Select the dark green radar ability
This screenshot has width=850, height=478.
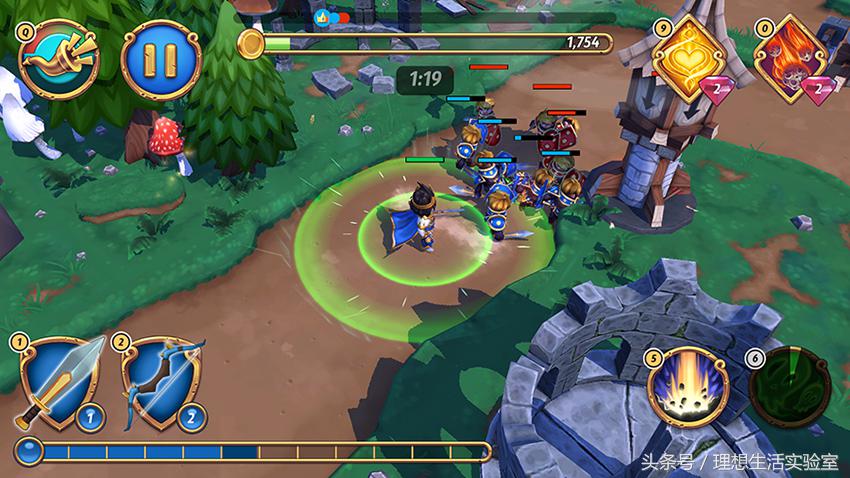click(x=789, y=390)
